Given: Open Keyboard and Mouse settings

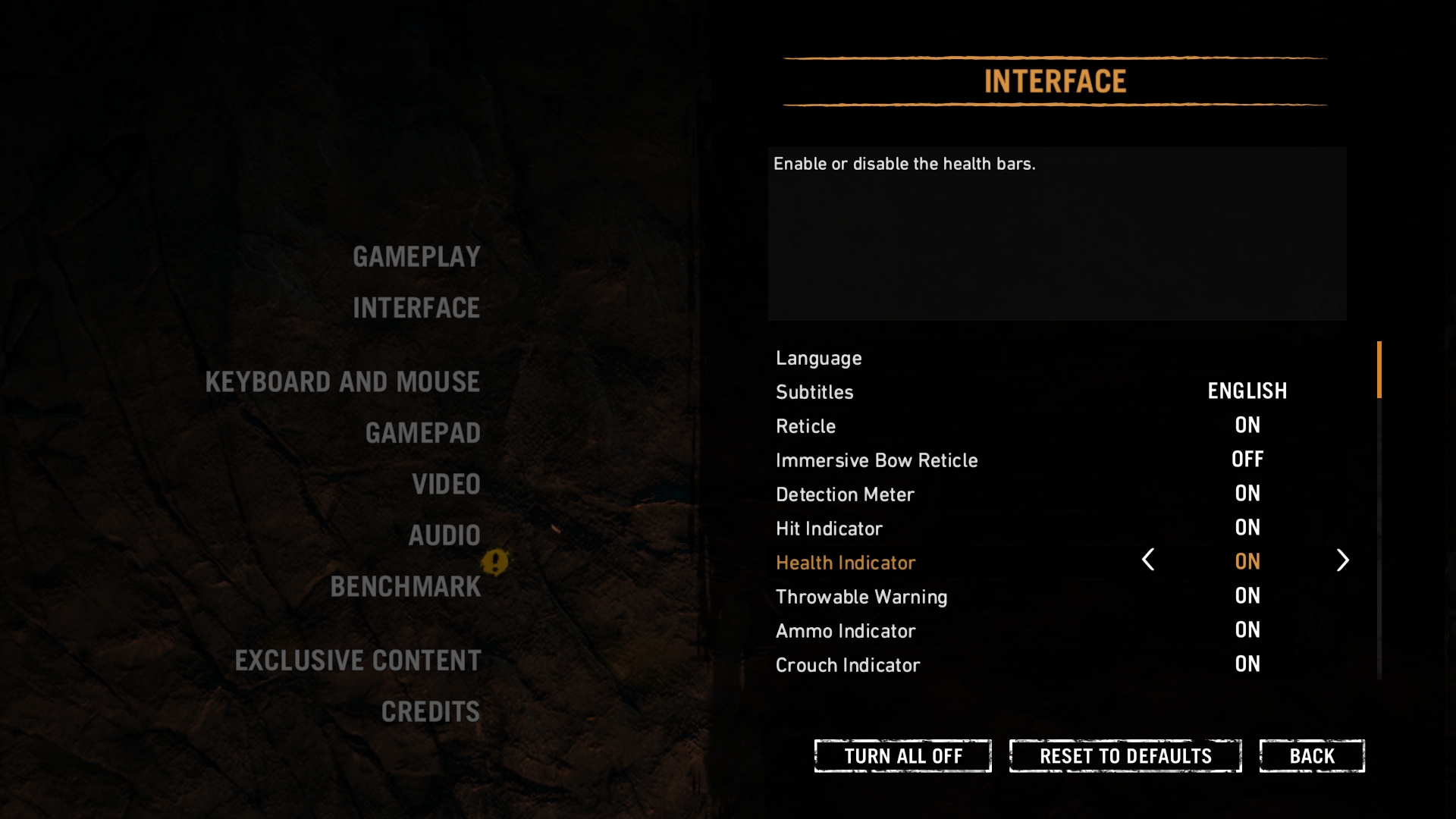Looking at the screenshot, I should (343, 382).
